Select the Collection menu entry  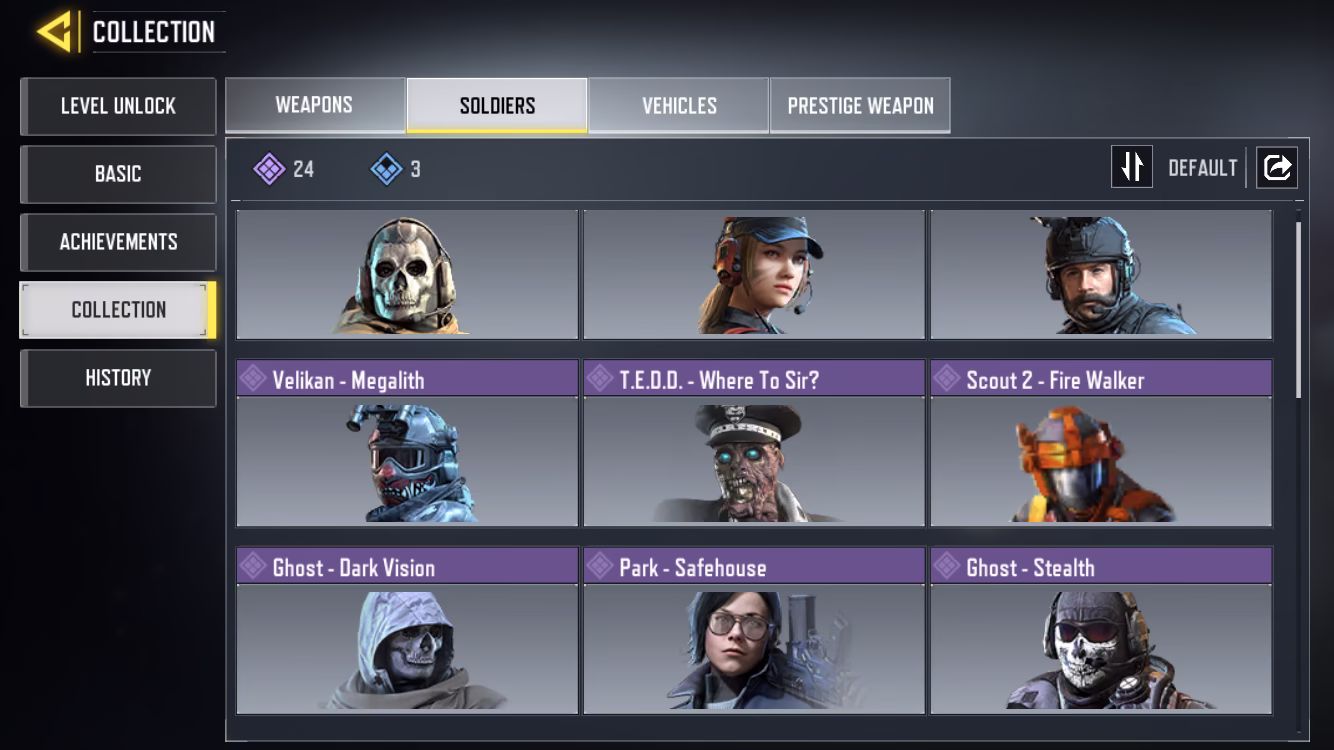click(x=118, y=310)
